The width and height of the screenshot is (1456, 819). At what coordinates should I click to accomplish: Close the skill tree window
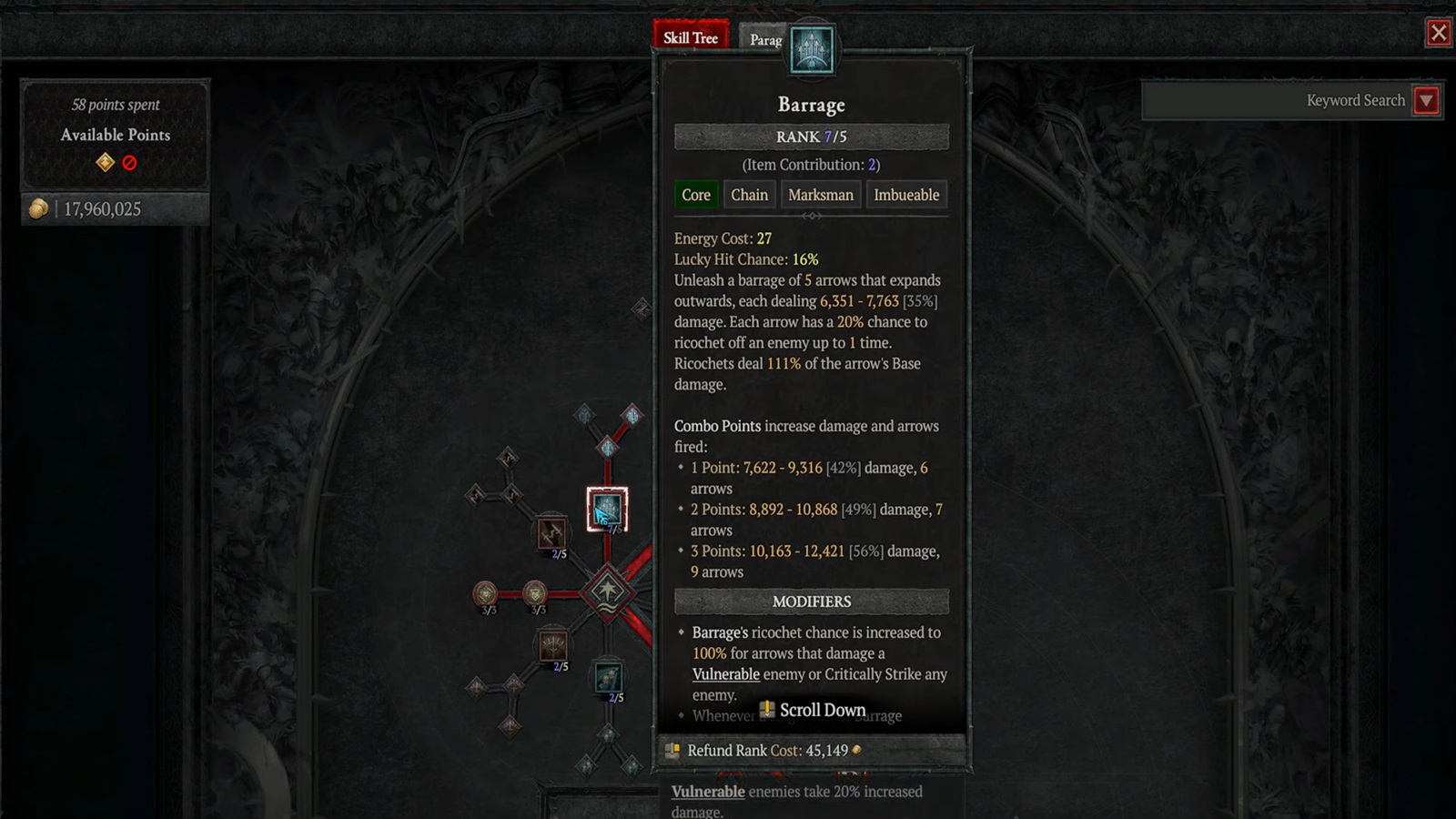(1438, 34)
